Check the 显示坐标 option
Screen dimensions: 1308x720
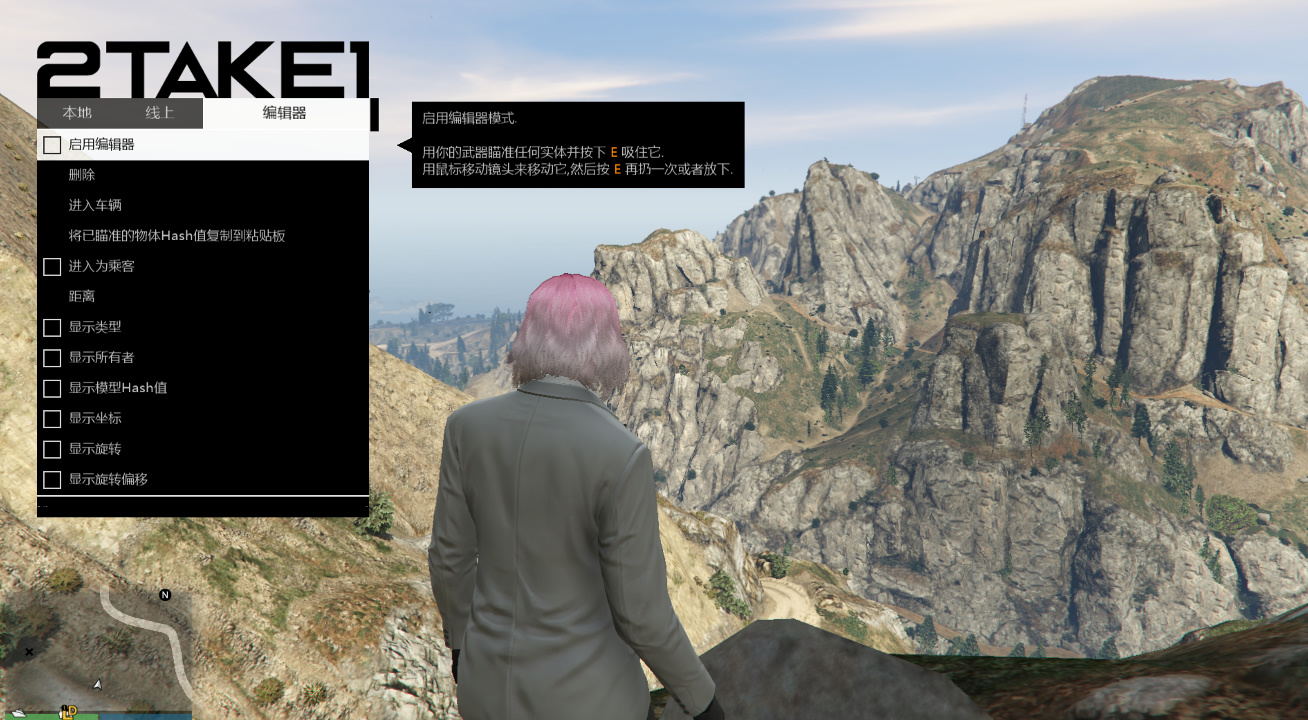(x=52, y=418)
